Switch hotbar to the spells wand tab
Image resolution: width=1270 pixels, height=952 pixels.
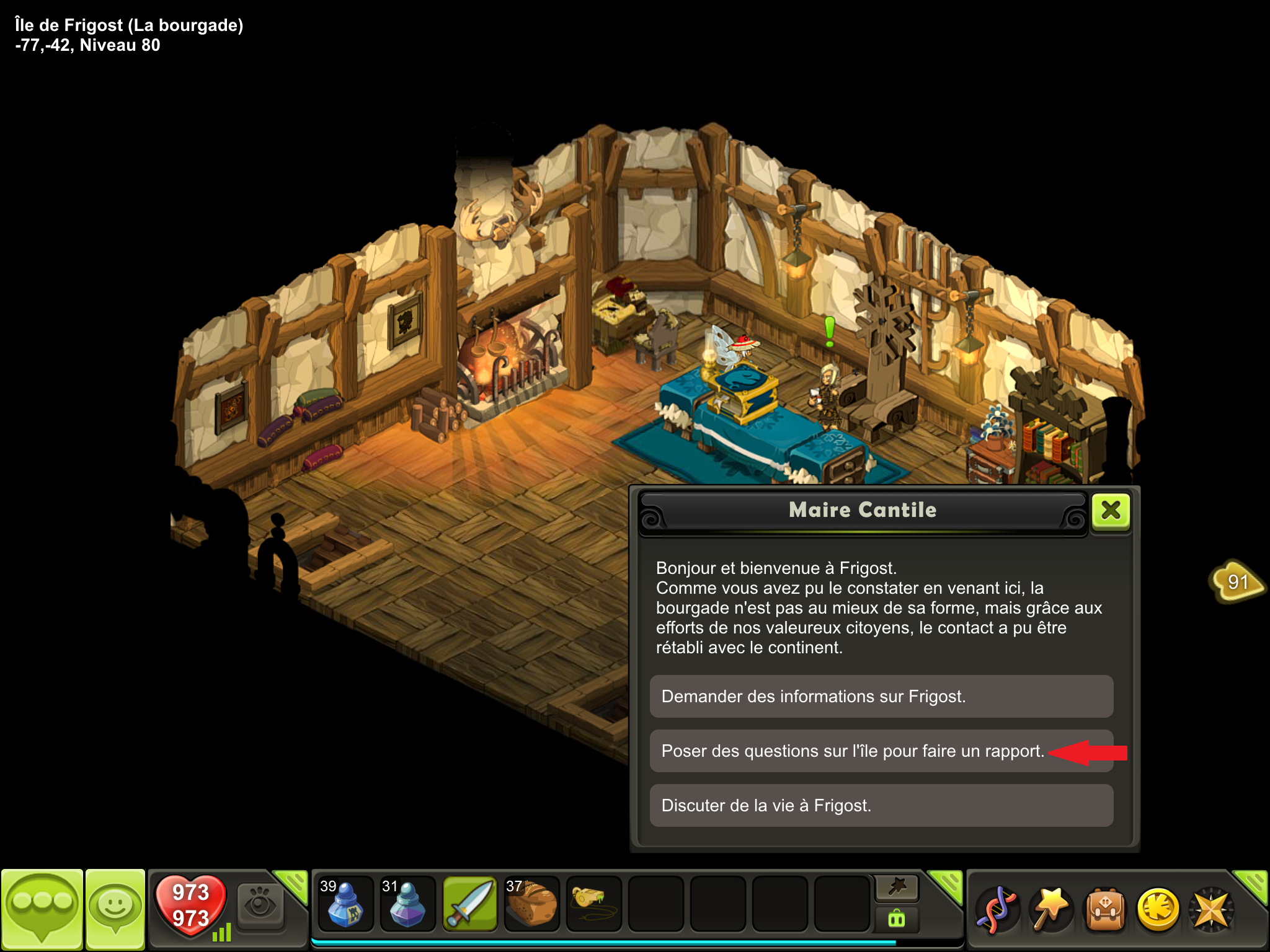tap(897, 888)
